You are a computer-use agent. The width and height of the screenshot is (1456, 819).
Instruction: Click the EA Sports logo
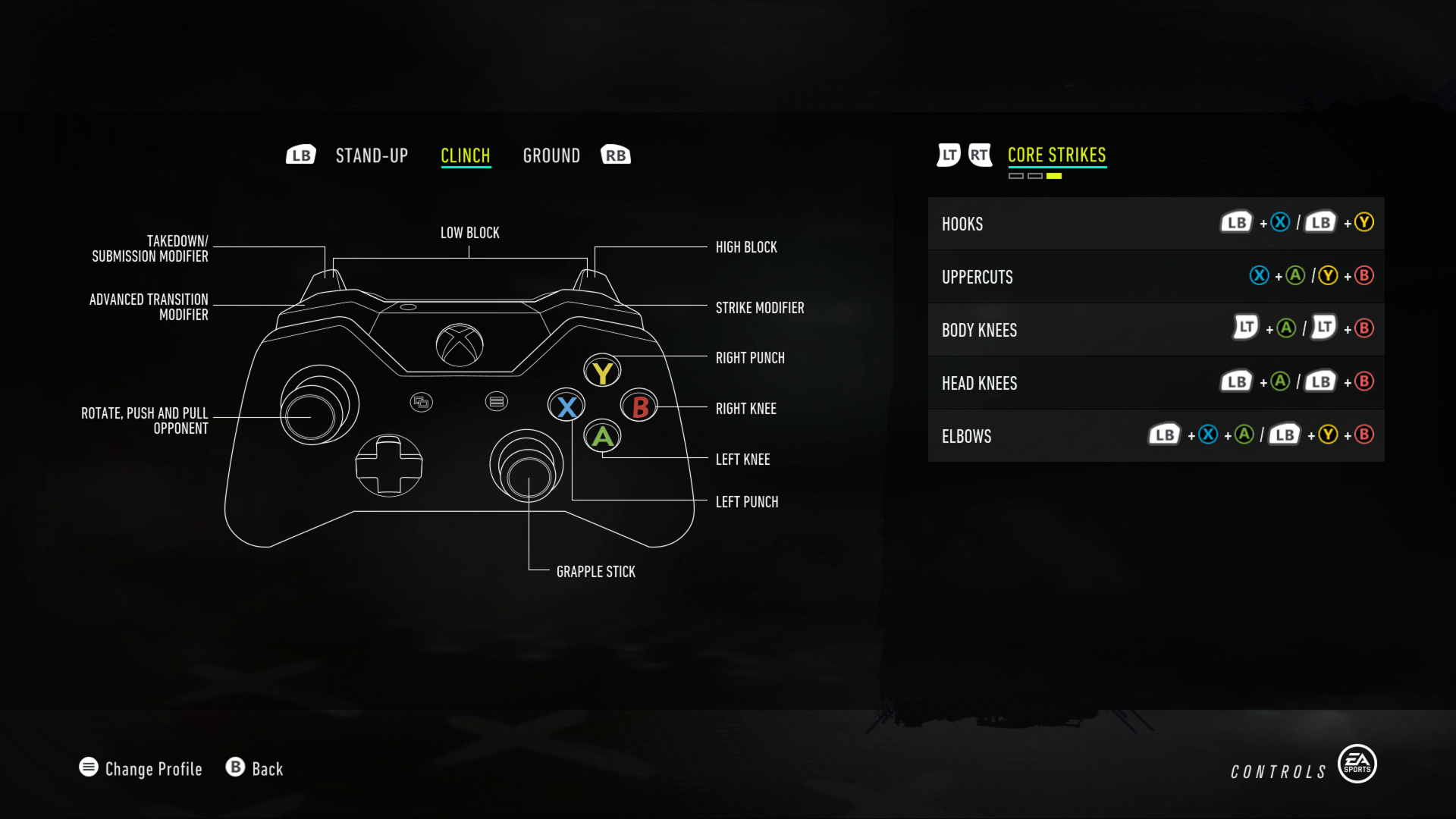[1358, 764]
